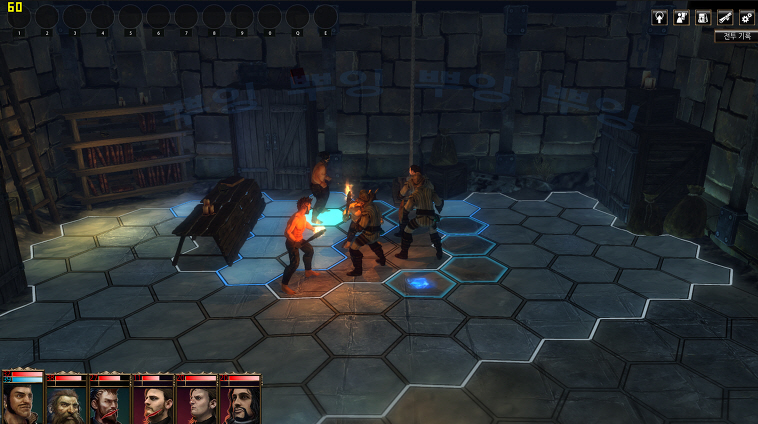Open the 전투 기록 combat log
Viewport: 758px width, 424px height.
point(735,36)
